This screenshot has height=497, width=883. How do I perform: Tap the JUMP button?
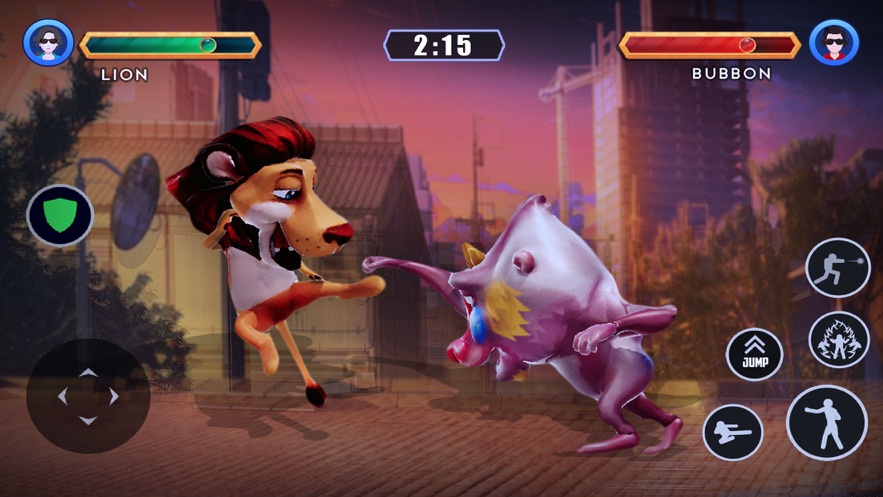(x=755, y=355)
